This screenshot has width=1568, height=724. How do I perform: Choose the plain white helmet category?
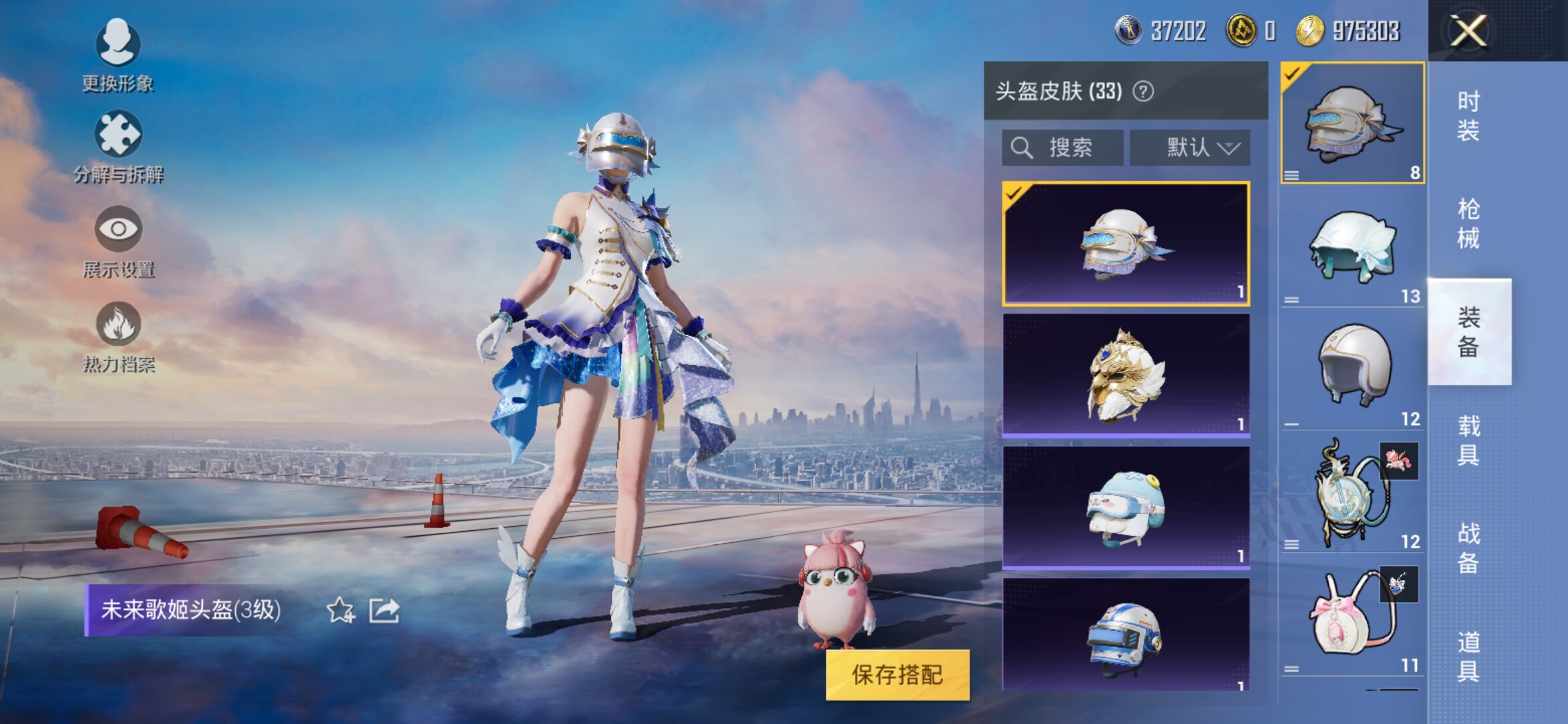click(x=1352, y=369)
